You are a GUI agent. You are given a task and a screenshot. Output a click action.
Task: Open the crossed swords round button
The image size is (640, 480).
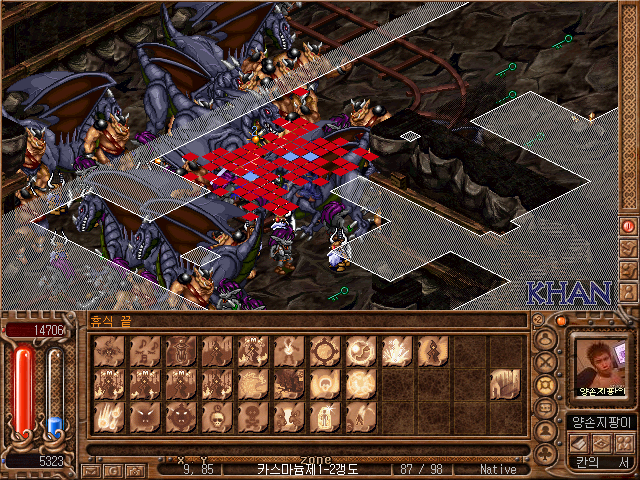point(546,363)
